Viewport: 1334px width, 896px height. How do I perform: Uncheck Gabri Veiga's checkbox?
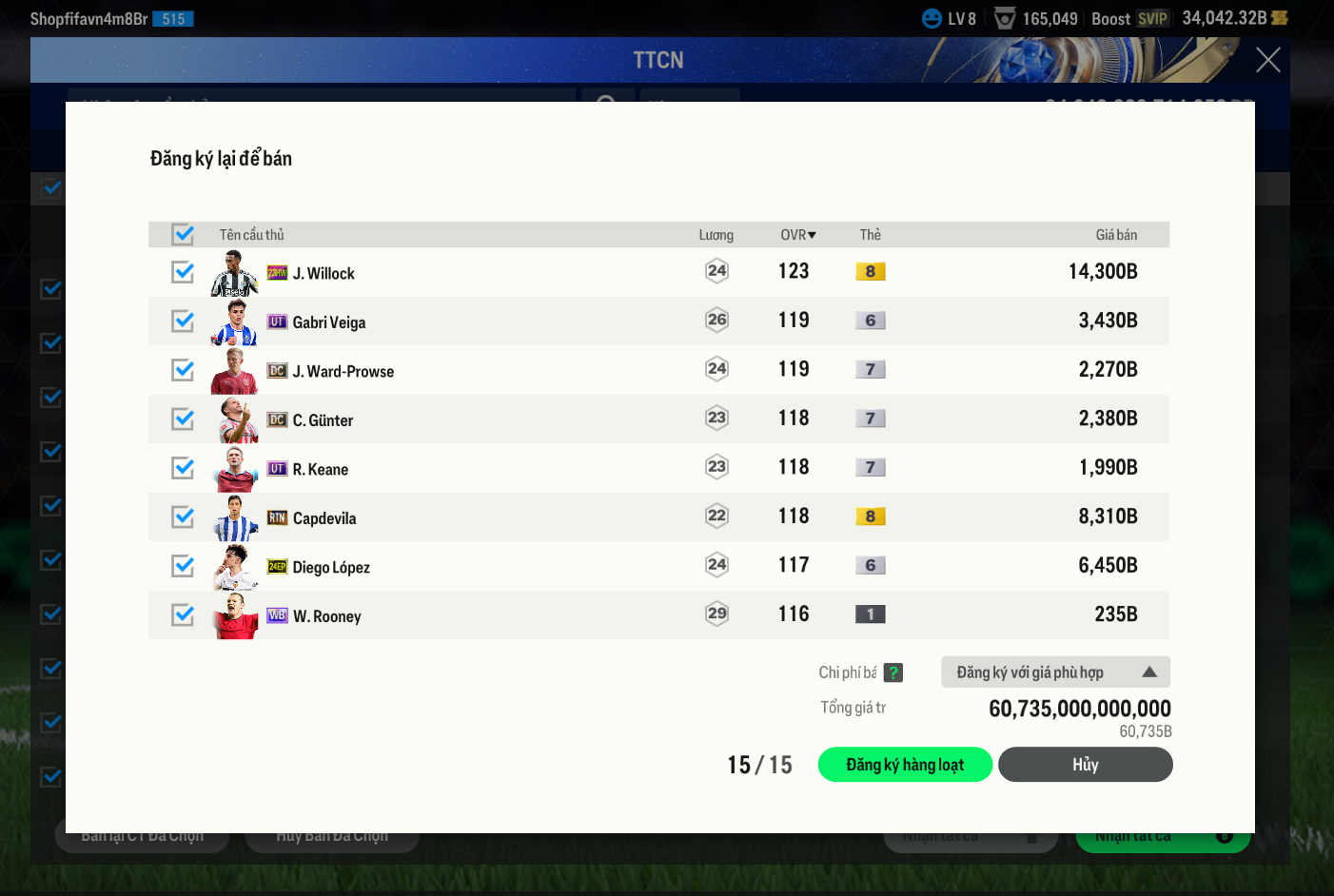183,321
